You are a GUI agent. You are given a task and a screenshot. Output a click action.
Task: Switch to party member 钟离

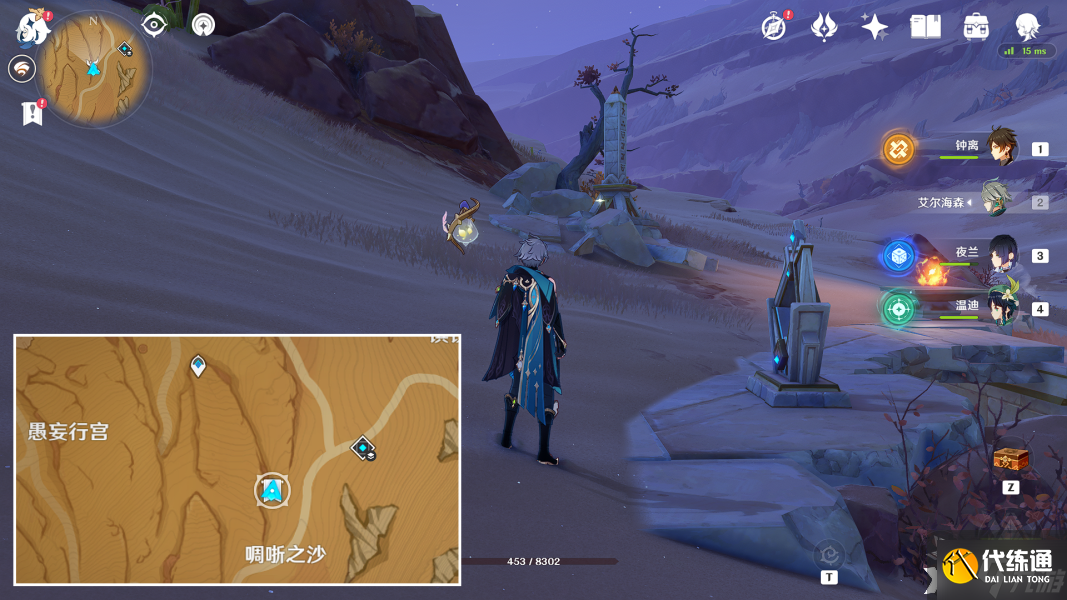tap(1001, 147)
